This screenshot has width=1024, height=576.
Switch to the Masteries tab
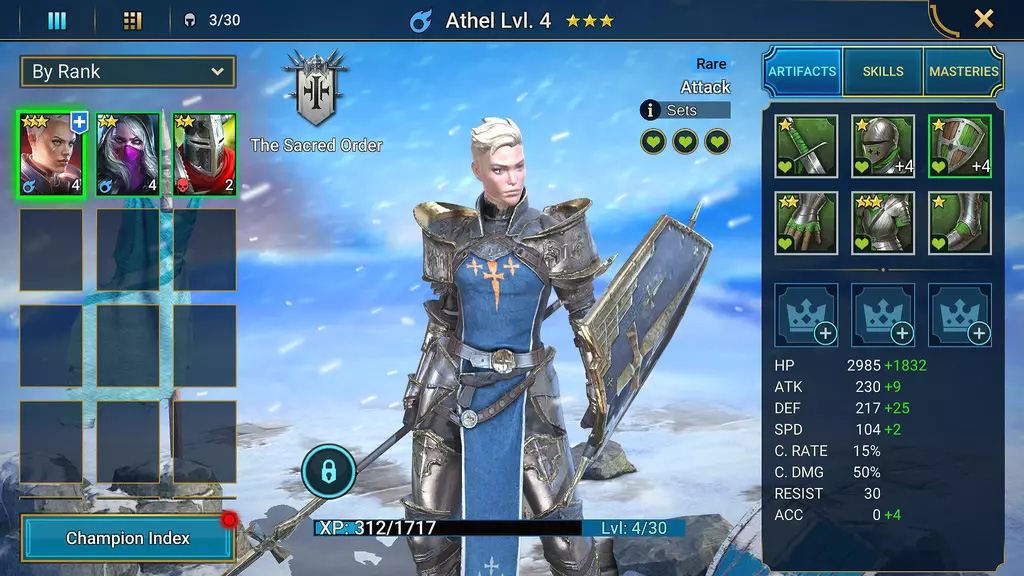tap(964, 71)
